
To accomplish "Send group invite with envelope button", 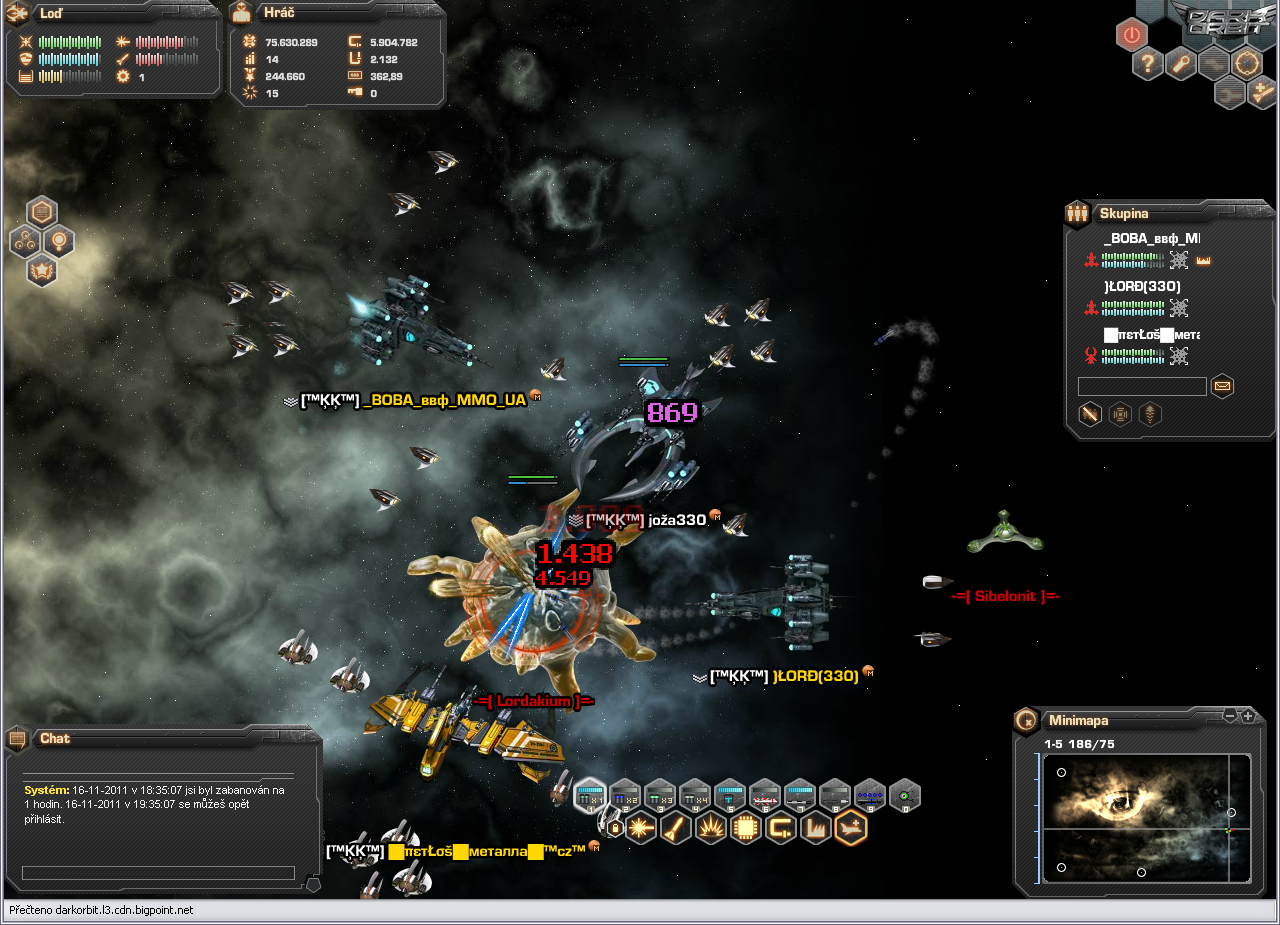I will click(x=1222, y=386).
